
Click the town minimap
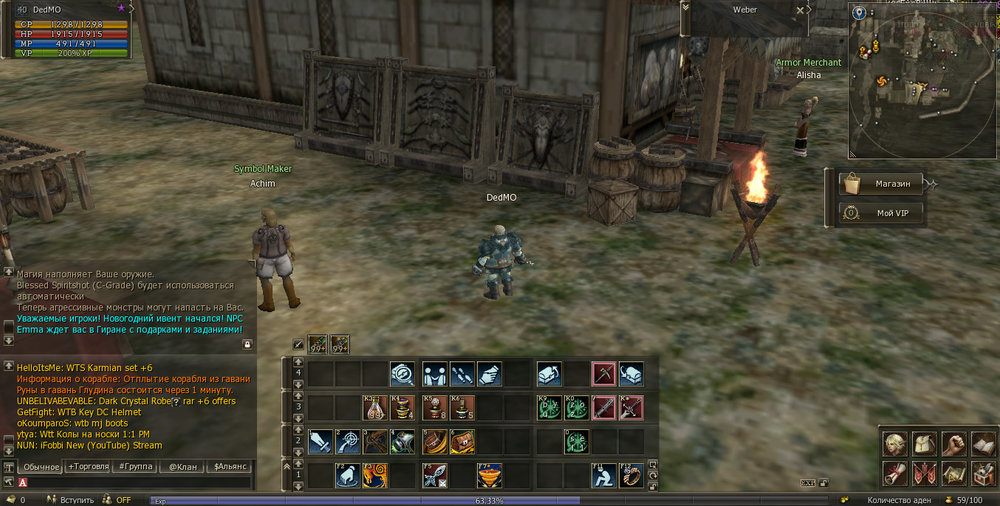pyautogui.click(x=920, y=80)
